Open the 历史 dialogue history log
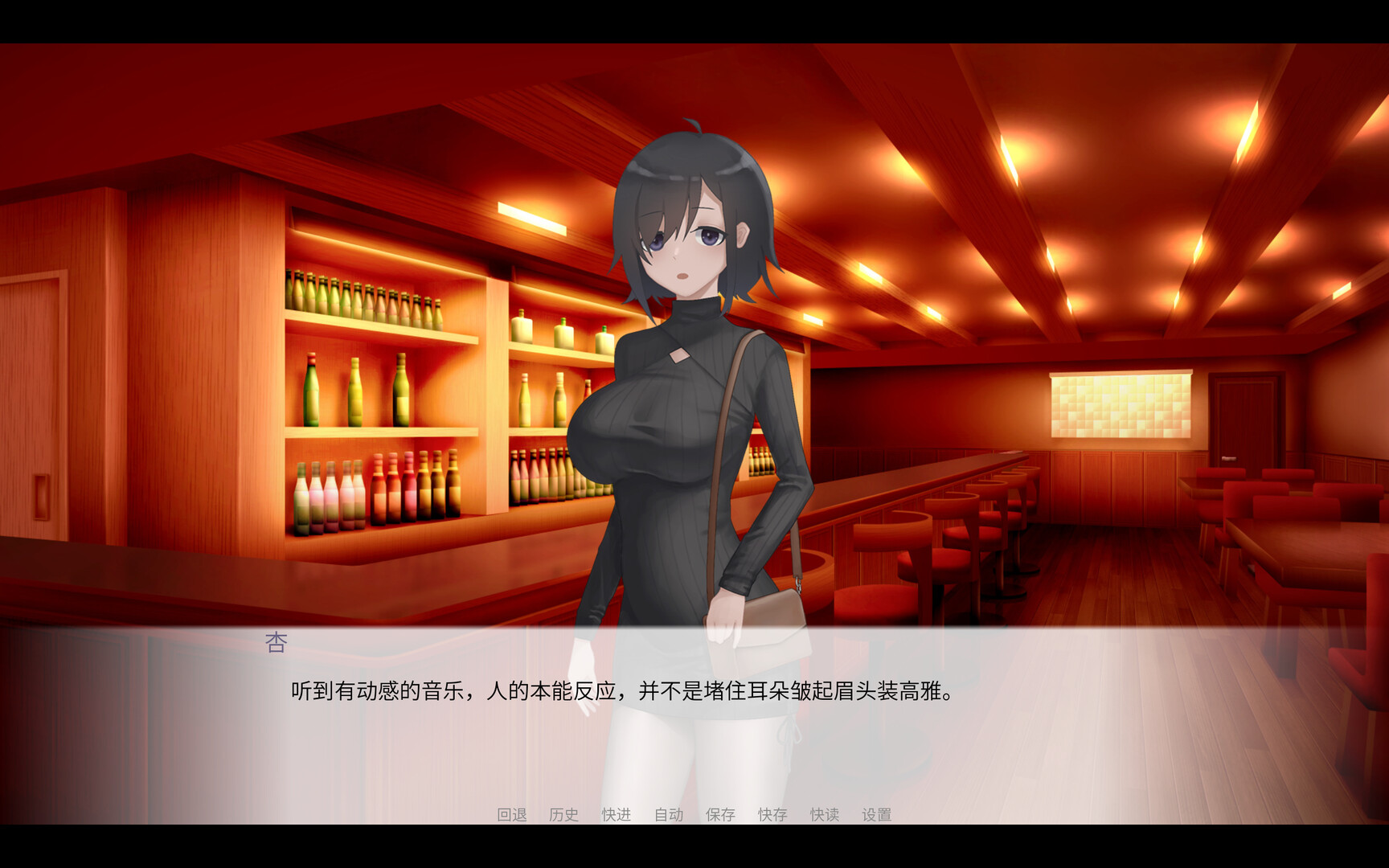This screenshot has width=1389, height=868. pyautogui.click(x=563, y=814)
